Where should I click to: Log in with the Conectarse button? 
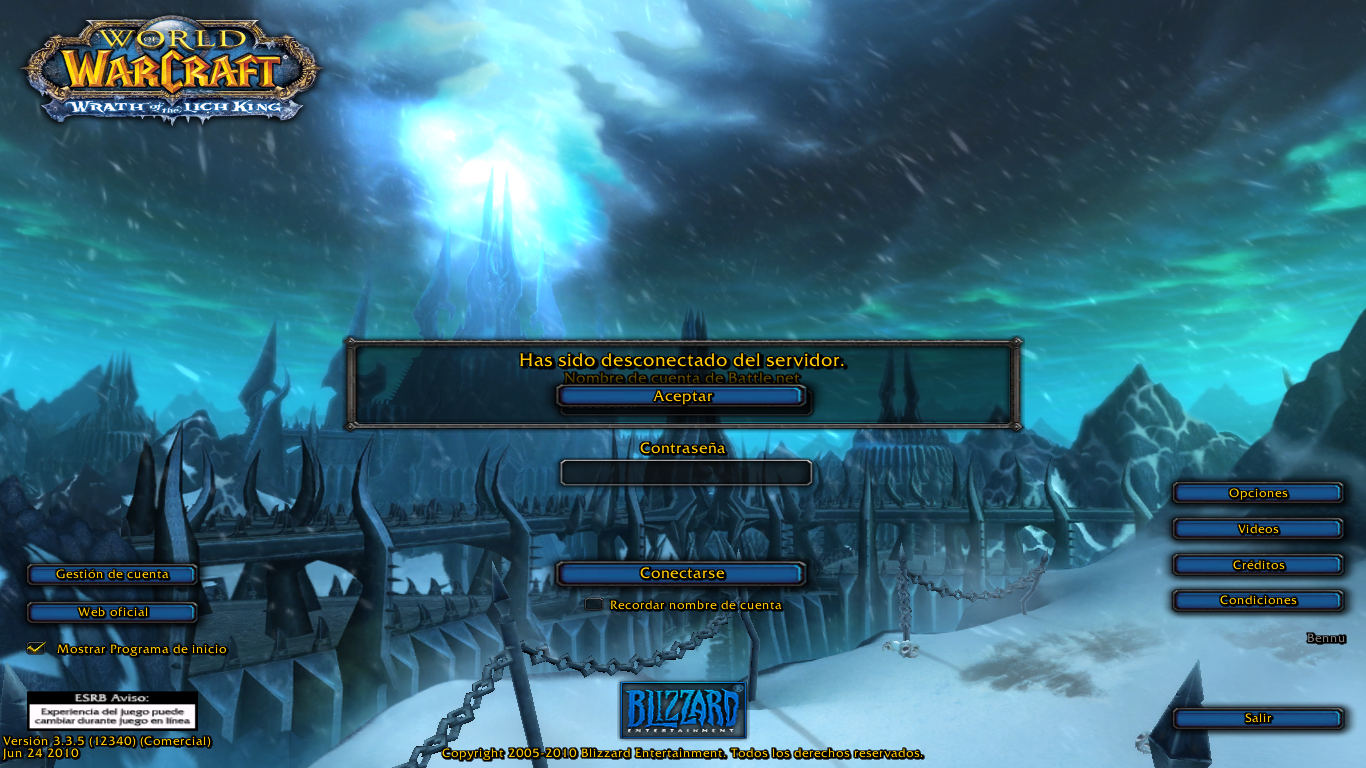point(682,574)
